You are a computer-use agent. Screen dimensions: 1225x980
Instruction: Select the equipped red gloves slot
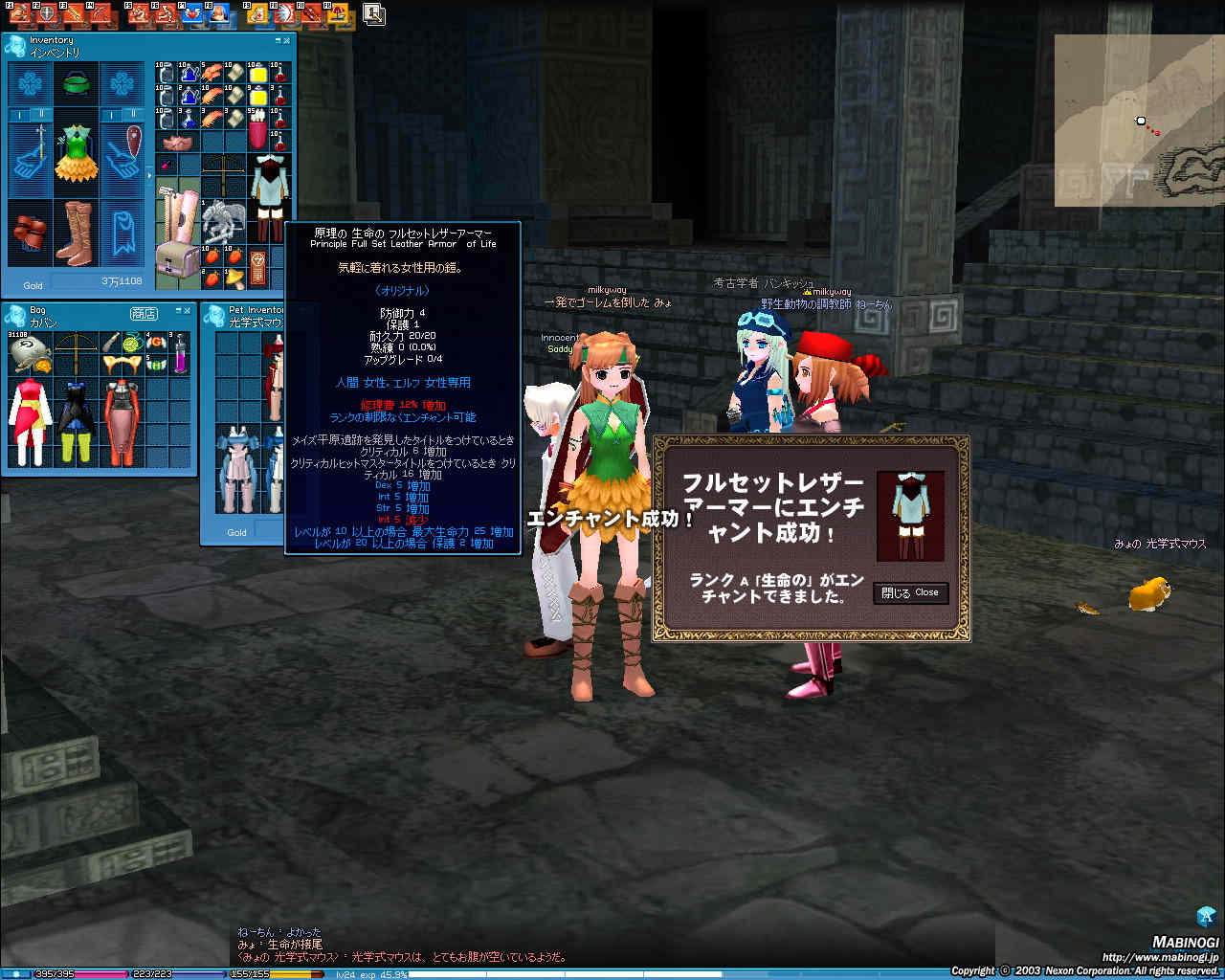point(30,233)
